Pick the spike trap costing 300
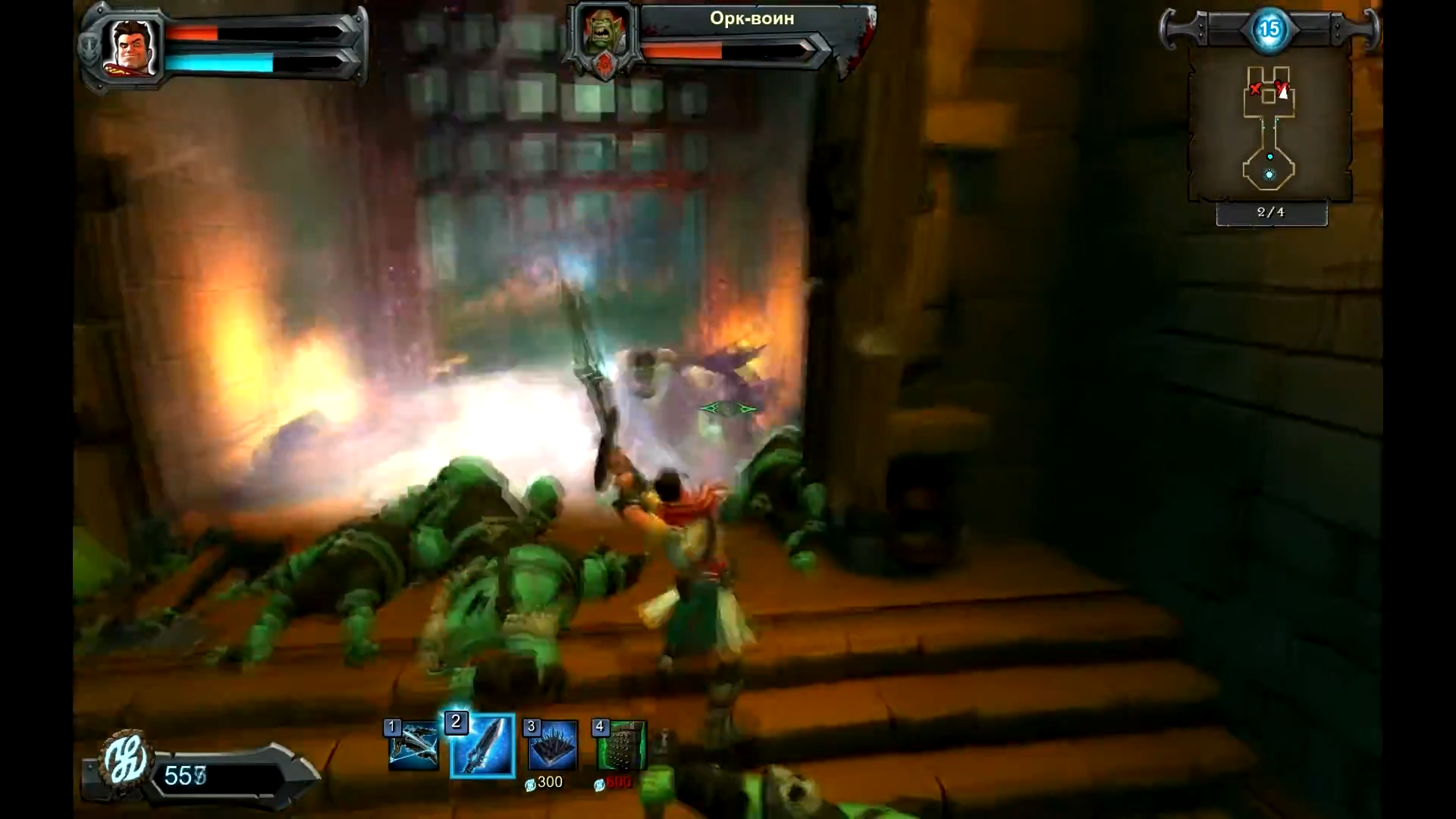Image resolution: width=1456 pixels, height=819 pixels. pyautogui.click(x=552, y=745)
